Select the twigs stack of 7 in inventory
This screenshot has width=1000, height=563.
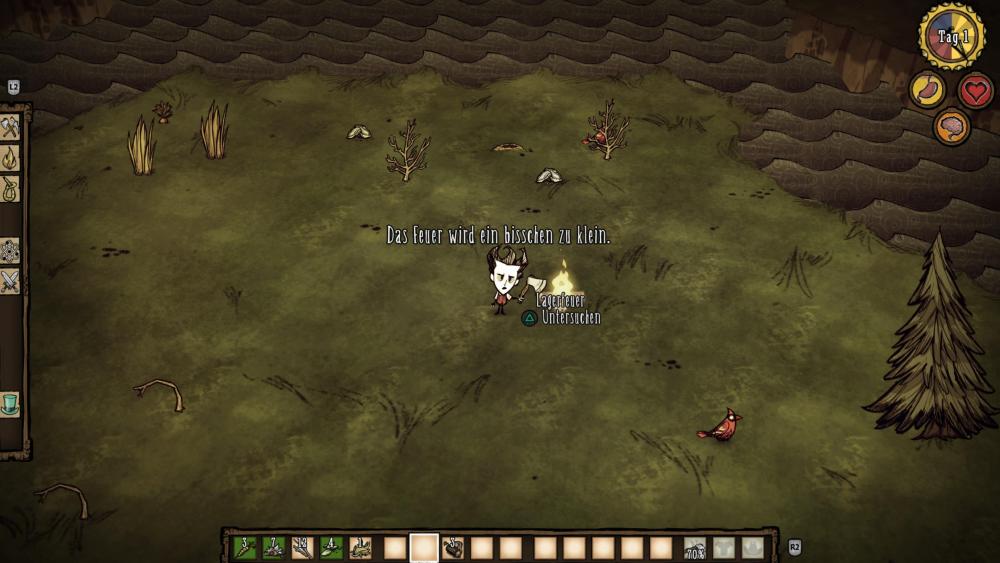coord(273,547)
